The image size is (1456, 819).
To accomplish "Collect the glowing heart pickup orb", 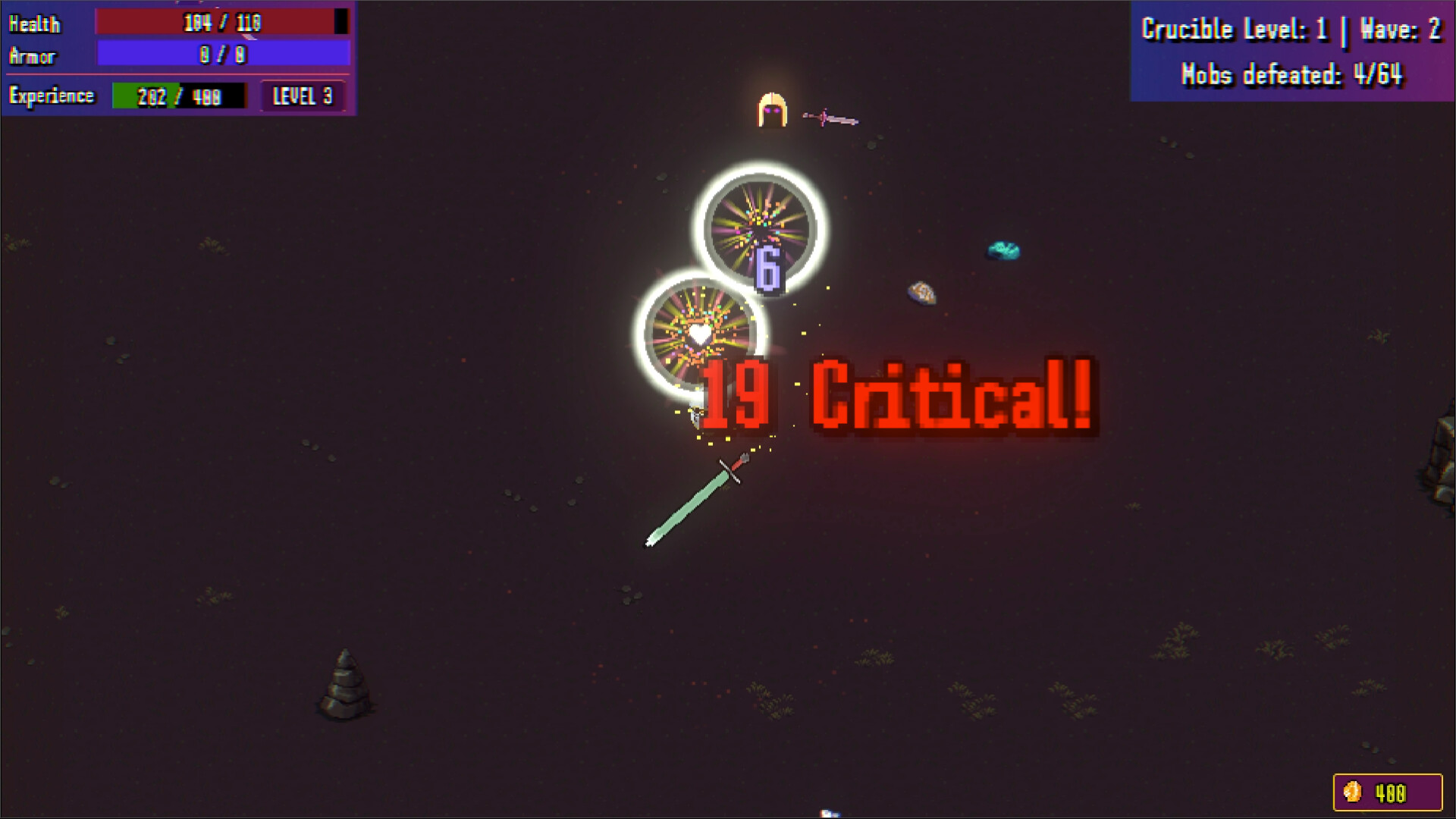I will pyautogui.click(x=698, y=334).
